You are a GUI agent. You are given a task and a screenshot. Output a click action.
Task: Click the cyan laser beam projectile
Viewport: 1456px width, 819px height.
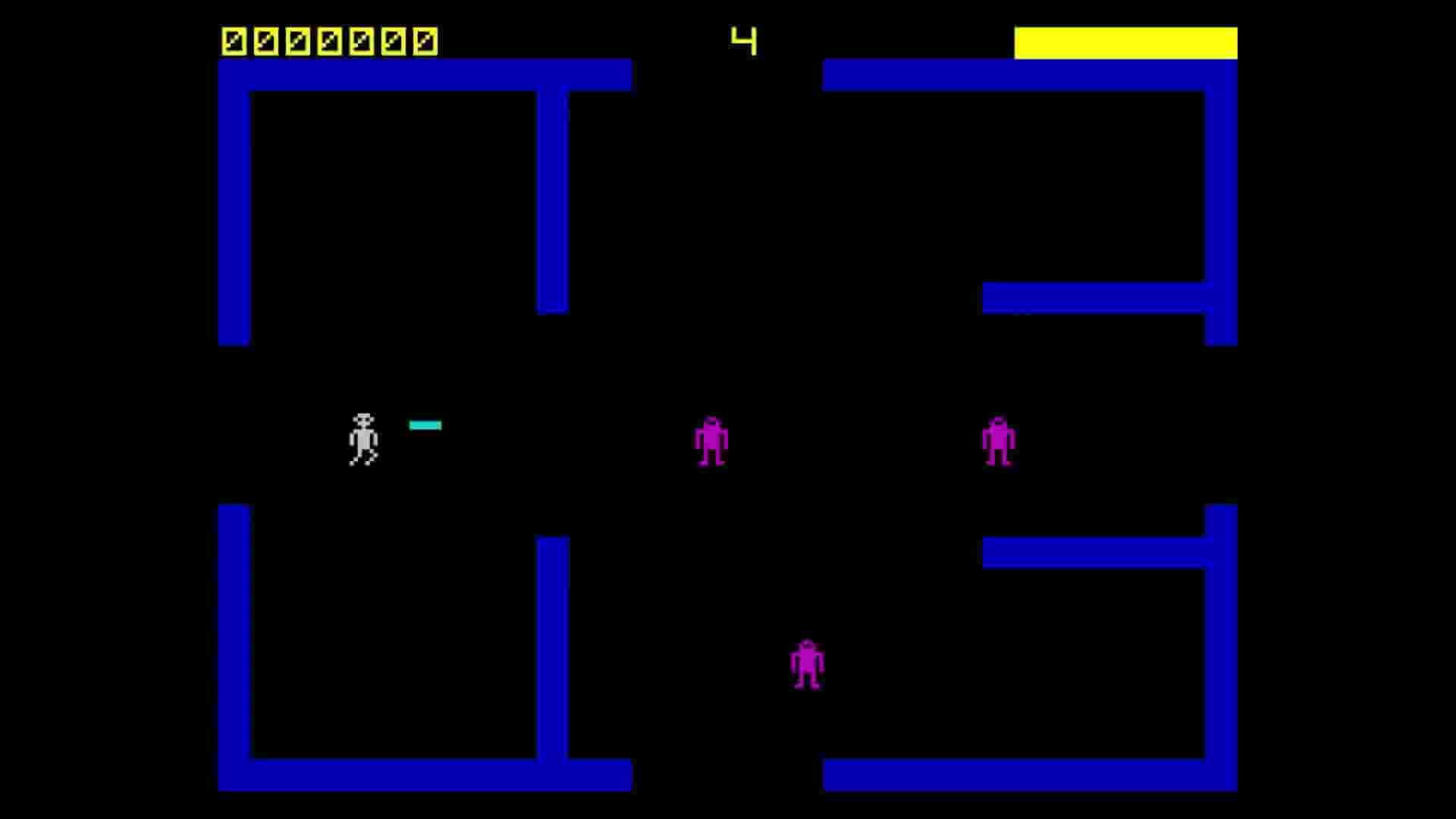click(426, 425)
